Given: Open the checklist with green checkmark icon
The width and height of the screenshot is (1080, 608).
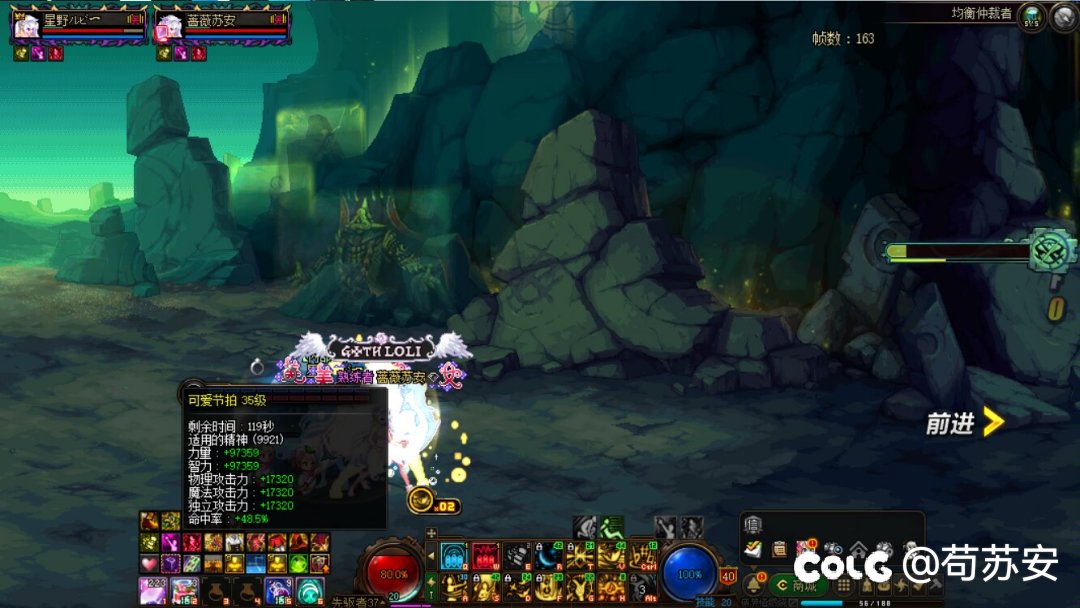Looking at the screenshot, I should pyautogui.click(x=753, y=548).
